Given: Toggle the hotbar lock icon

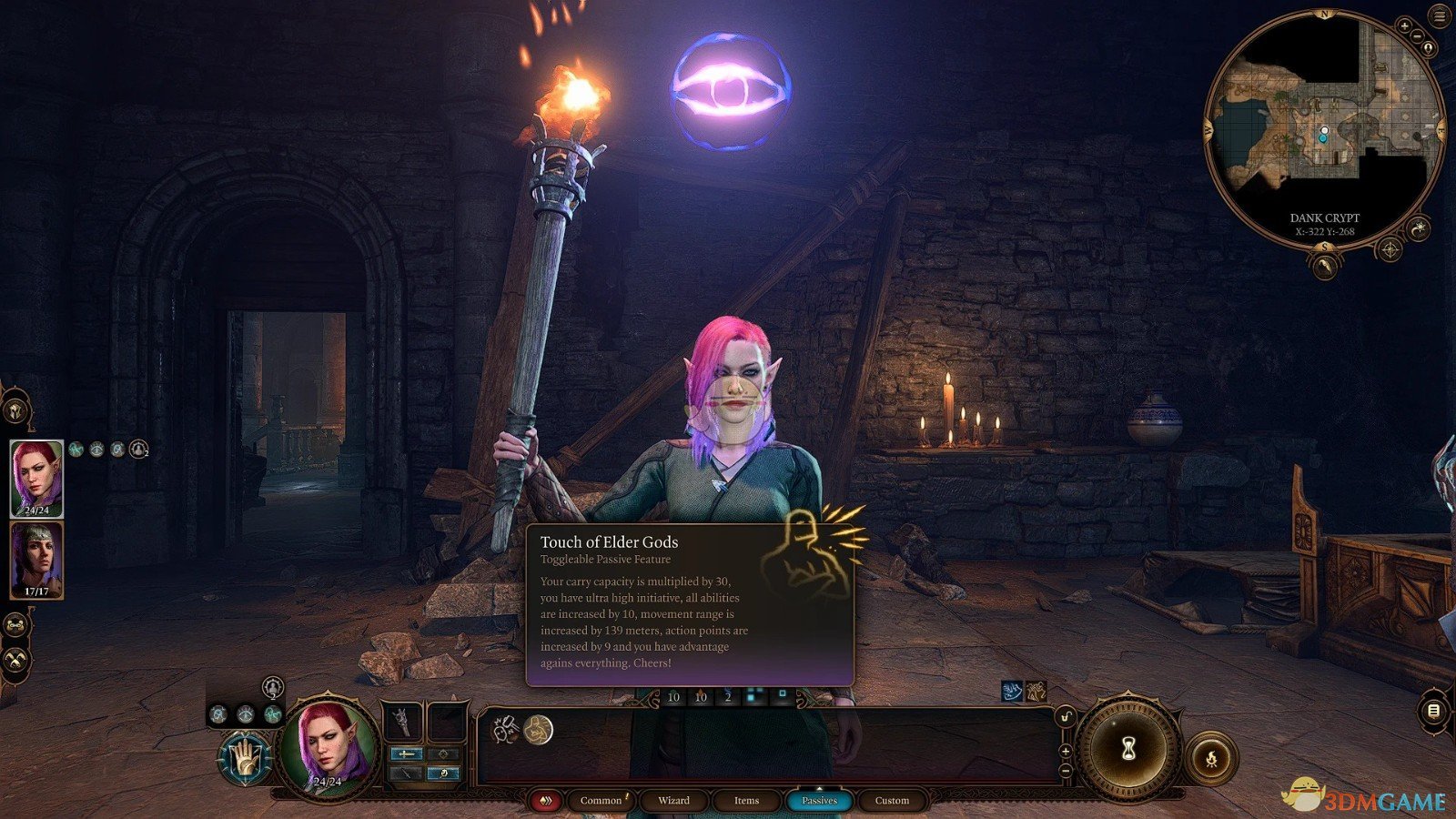Looking at the screenshot, I should click(1066, 718).
